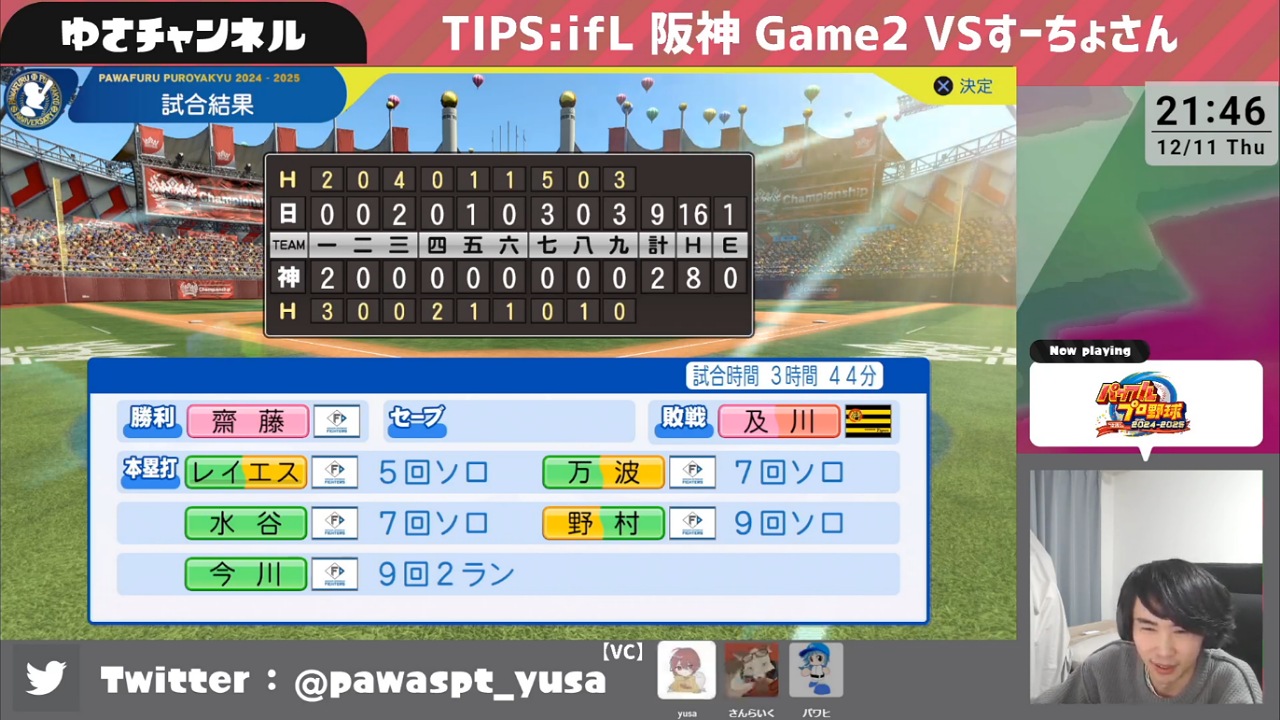
Task: Select the Fighters emblem beside 水谷
Action: coord(335,522)
